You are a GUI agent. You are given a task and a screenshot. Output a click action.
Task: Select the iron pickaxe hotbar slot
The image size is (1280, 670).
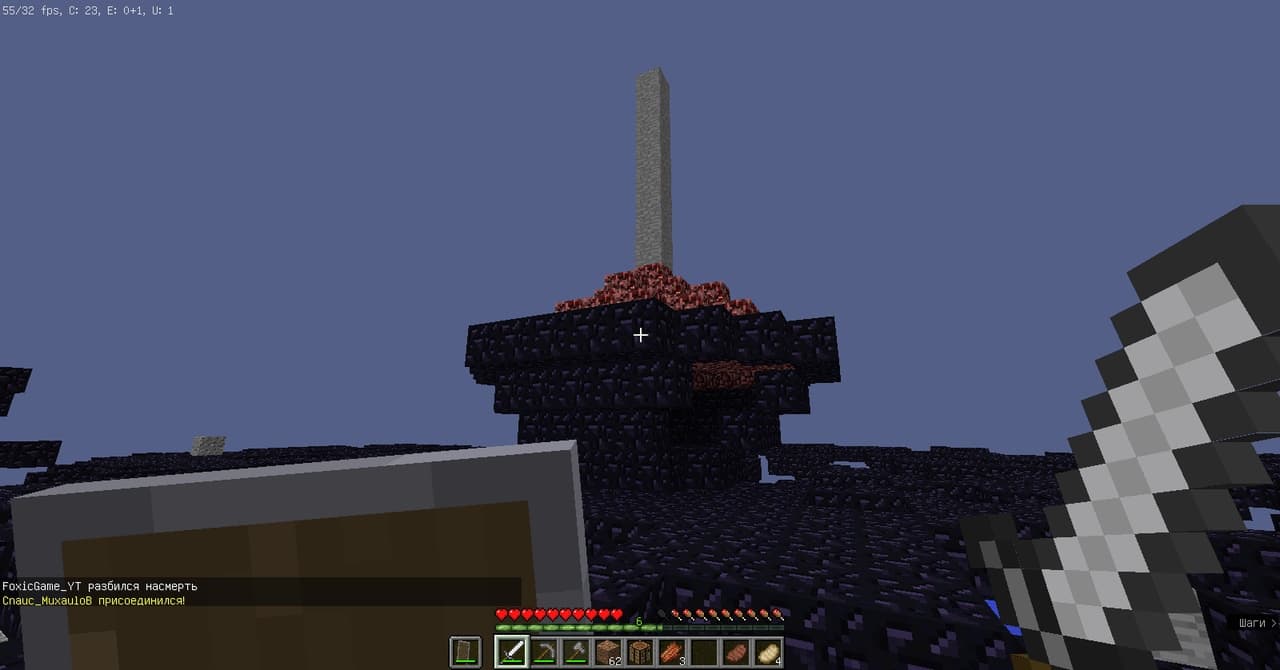[544, 652]
